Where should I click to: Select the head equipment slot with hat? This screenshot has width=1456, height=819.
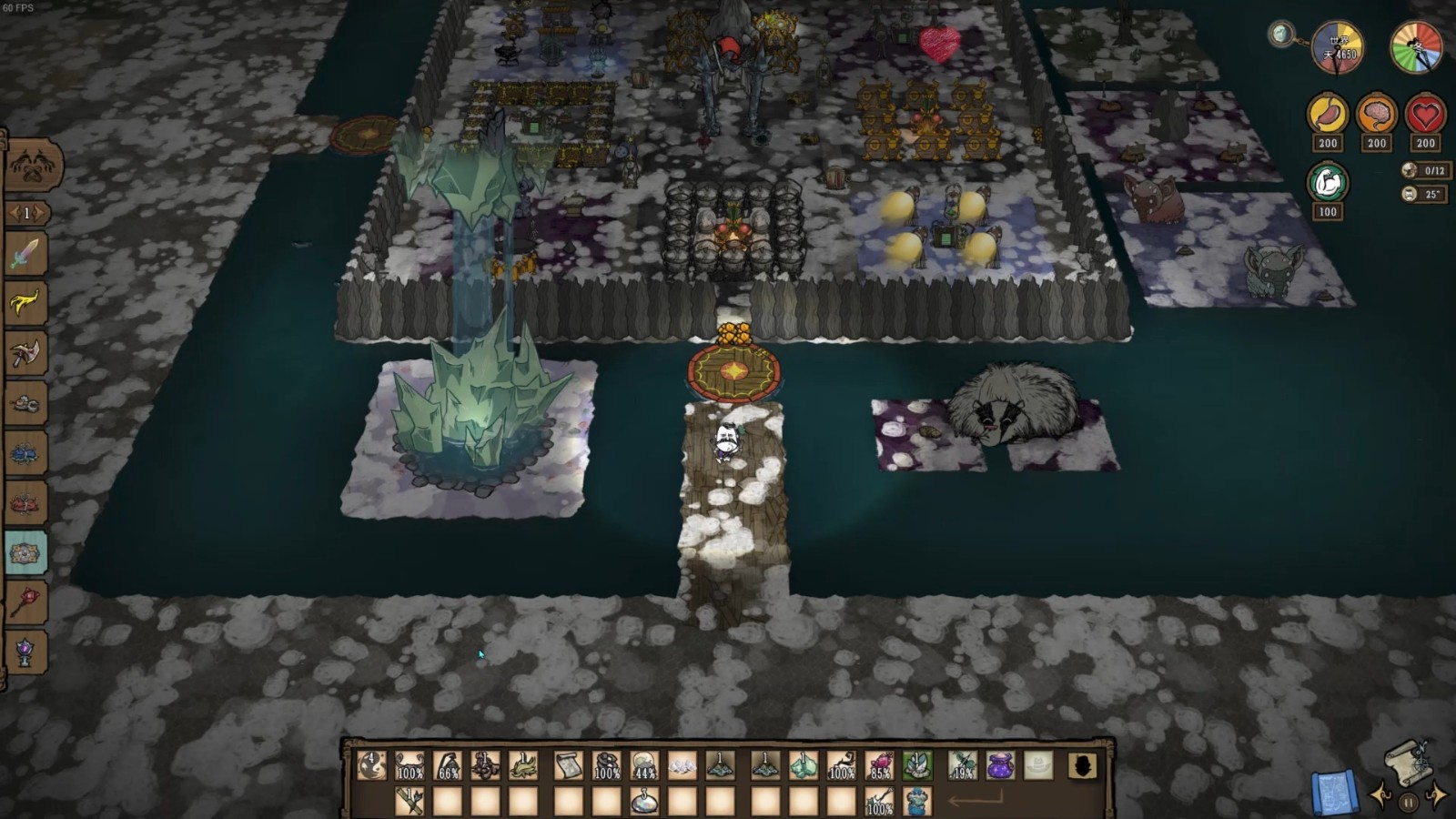point(1038,766)
